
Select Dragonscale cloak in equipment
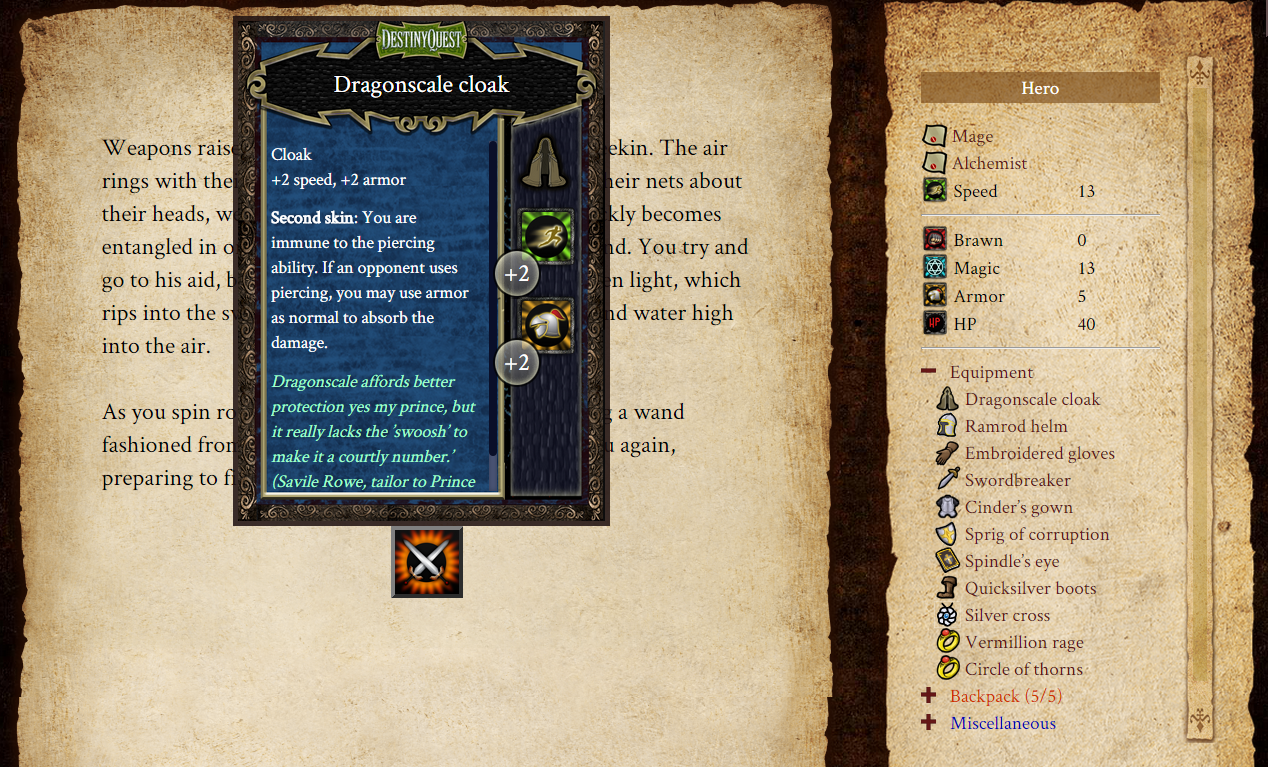(1032, 399)
